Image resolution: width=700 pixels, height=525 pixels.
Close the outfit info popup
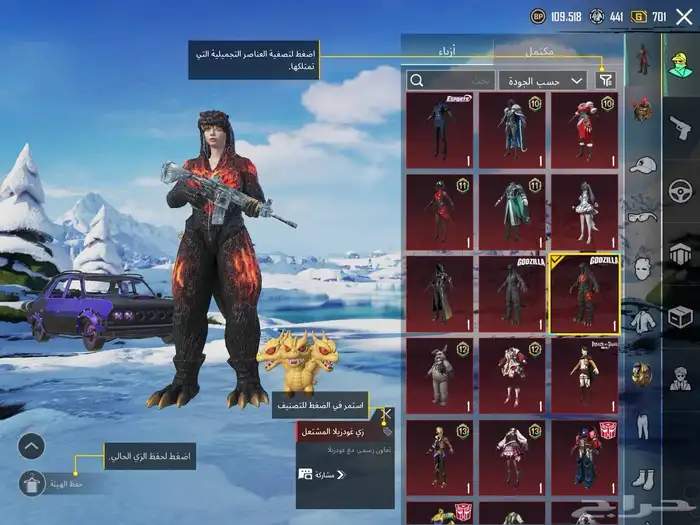387,412
